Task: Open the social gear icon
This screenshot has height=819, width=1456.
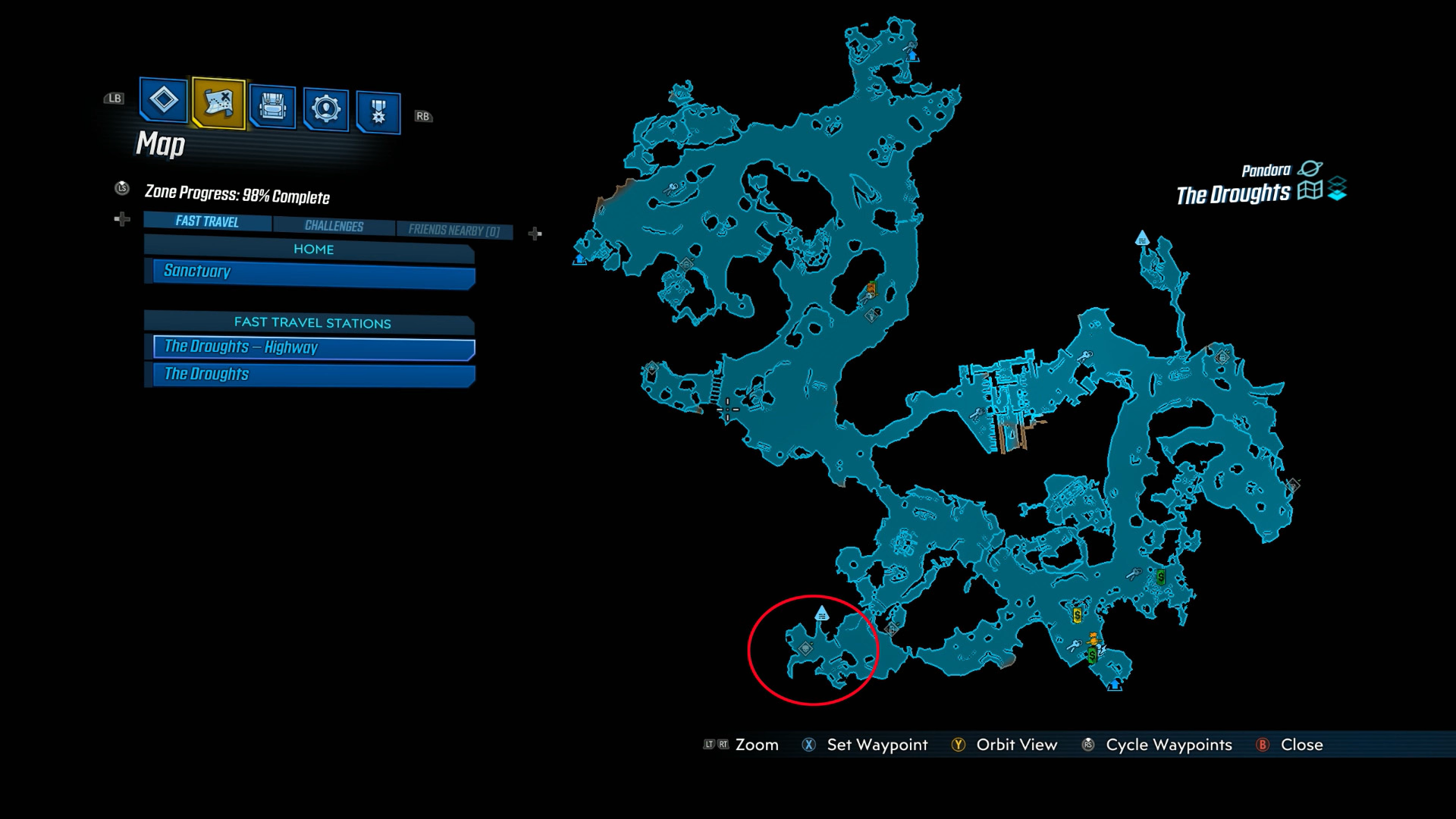Action: (x=326, y=106)
